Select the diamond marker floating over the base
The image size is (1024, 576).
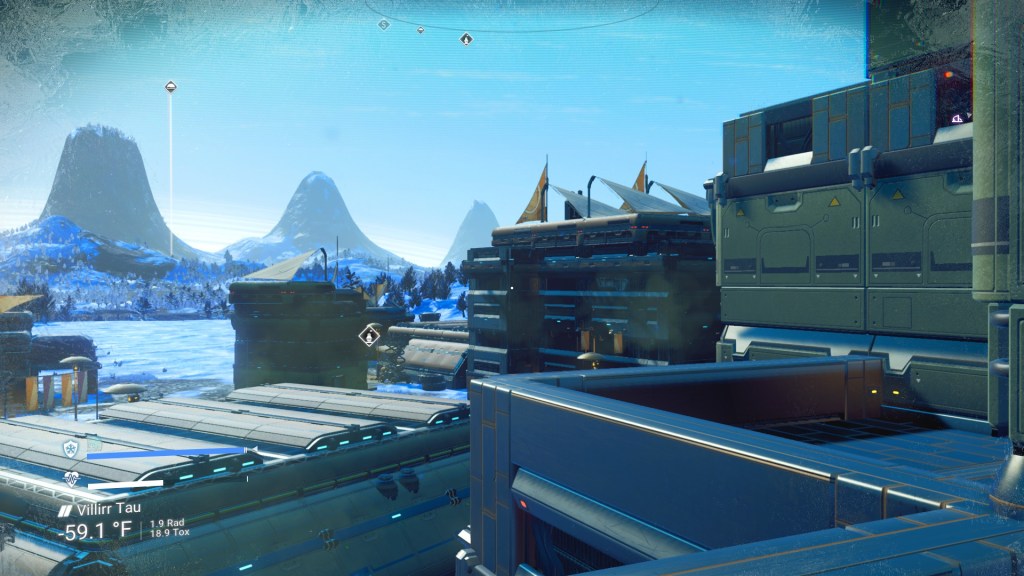click(x=370, y=334)
